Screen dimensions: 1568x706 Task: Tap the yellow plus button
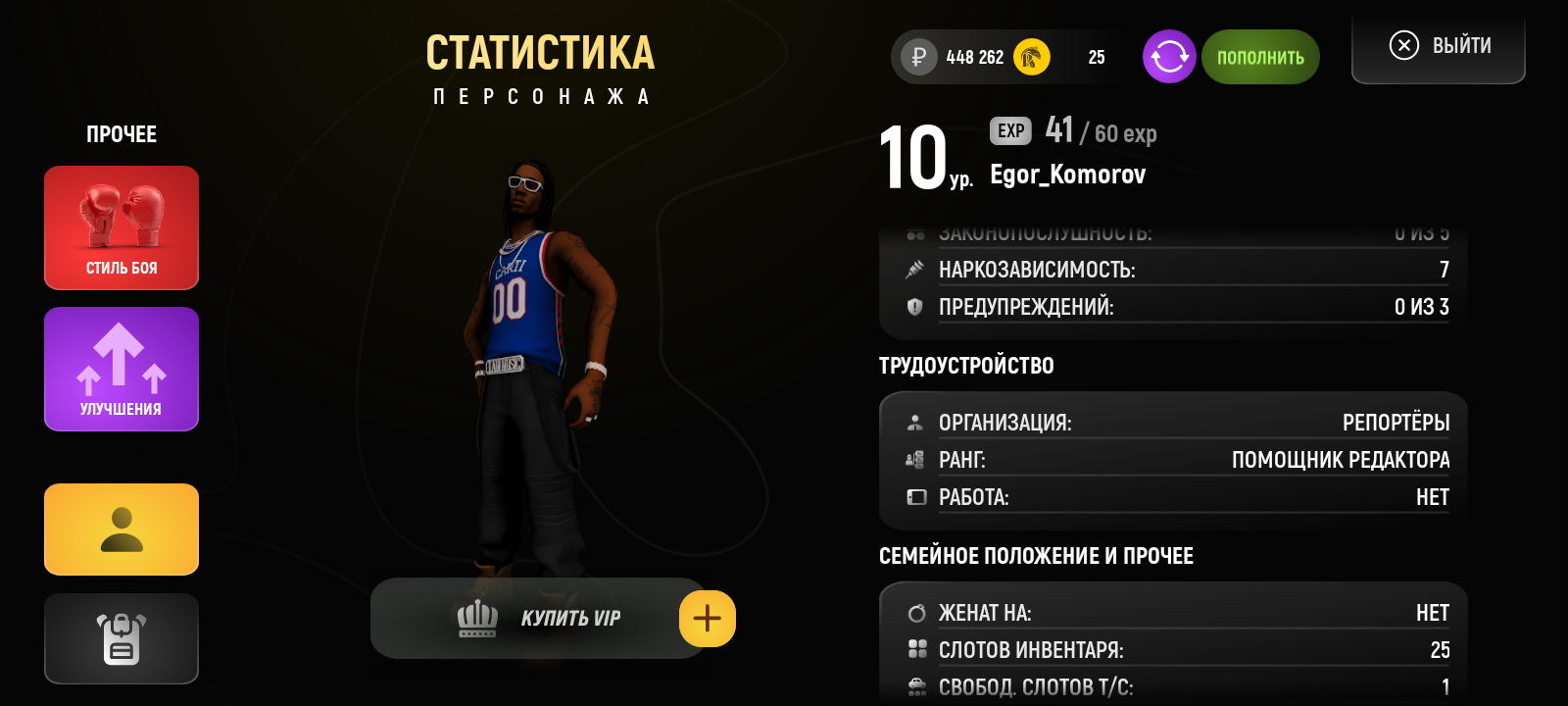[x=707, y=619]
